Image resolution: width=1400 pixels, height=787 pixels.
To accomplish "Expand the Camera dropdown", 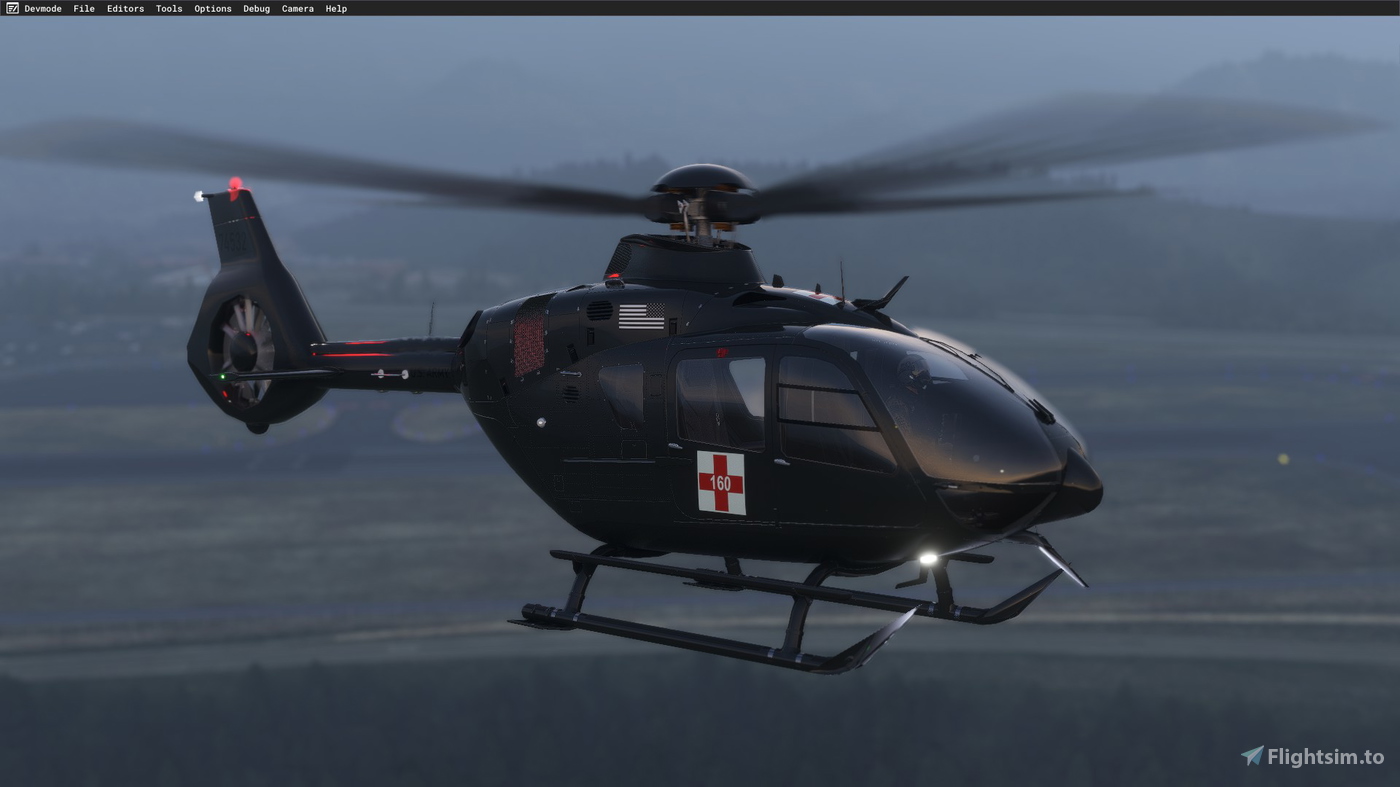I will click(x=297, y=8).
